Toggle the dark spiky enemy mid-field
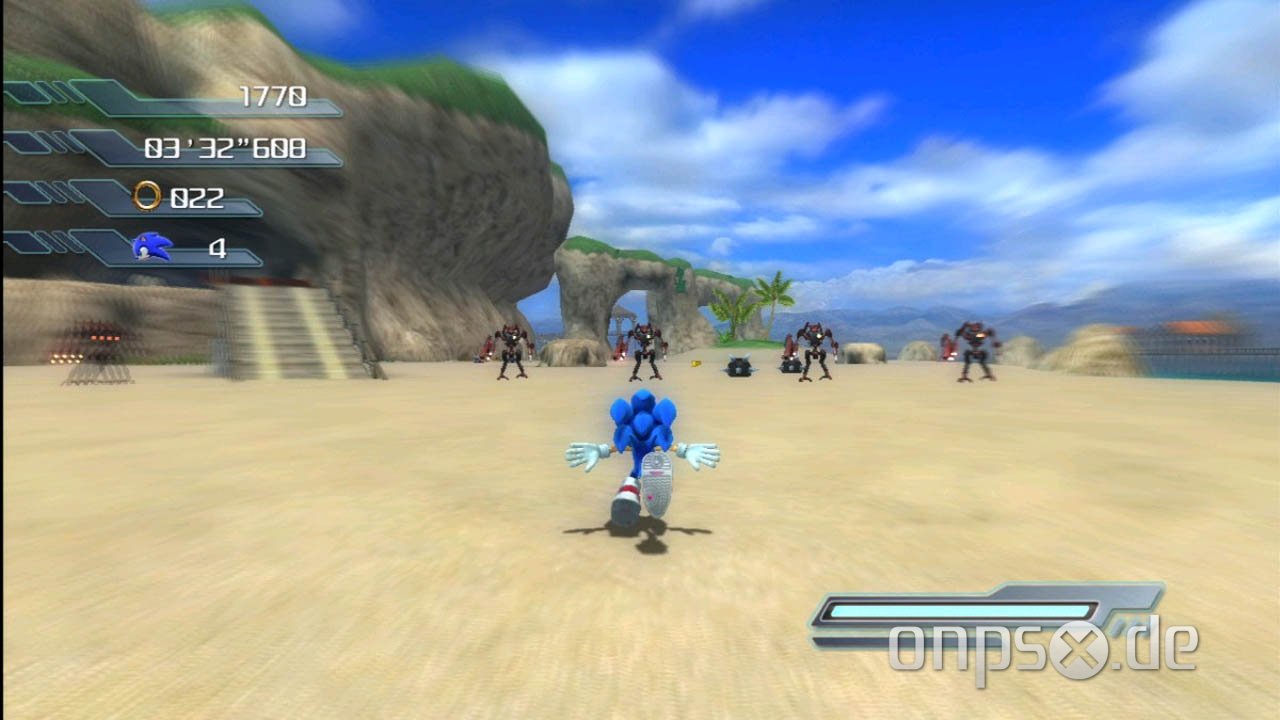Screen dimensions: 1280x720 (737, 370)
